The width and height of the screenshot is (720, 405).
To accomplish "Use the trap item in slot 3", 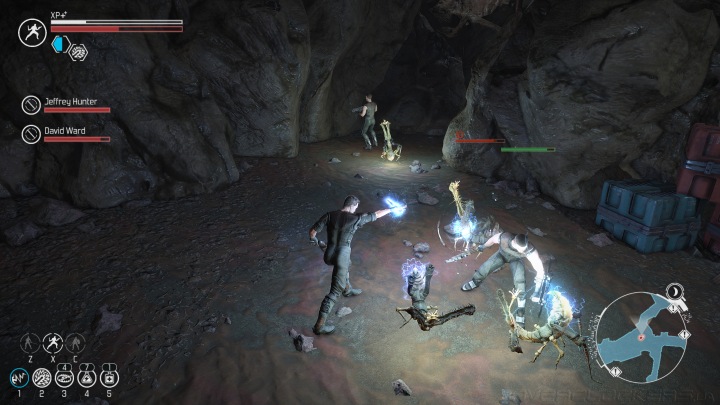I will point(64,377).
